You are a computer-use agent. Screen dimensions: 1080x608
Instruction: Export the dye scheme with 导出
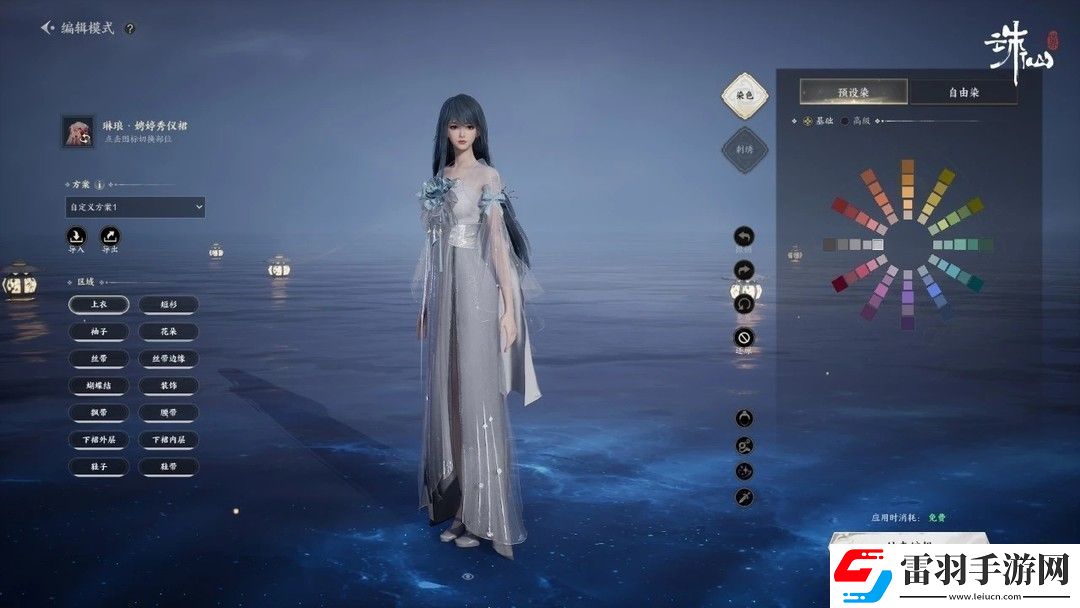tap(111, 237)
